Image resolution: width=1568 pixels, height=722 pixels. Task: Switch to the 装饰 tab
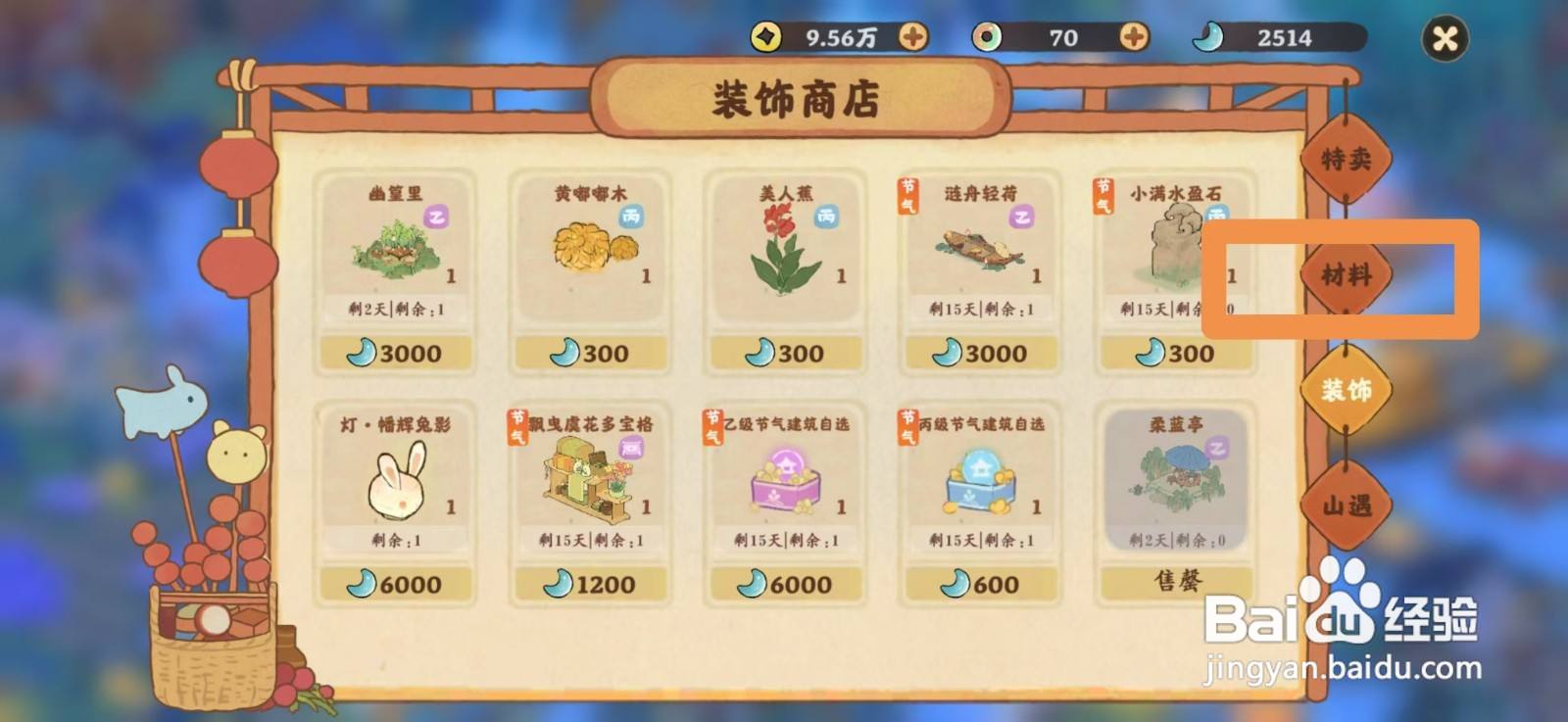pyautogui.click(x=1345, y=390)
